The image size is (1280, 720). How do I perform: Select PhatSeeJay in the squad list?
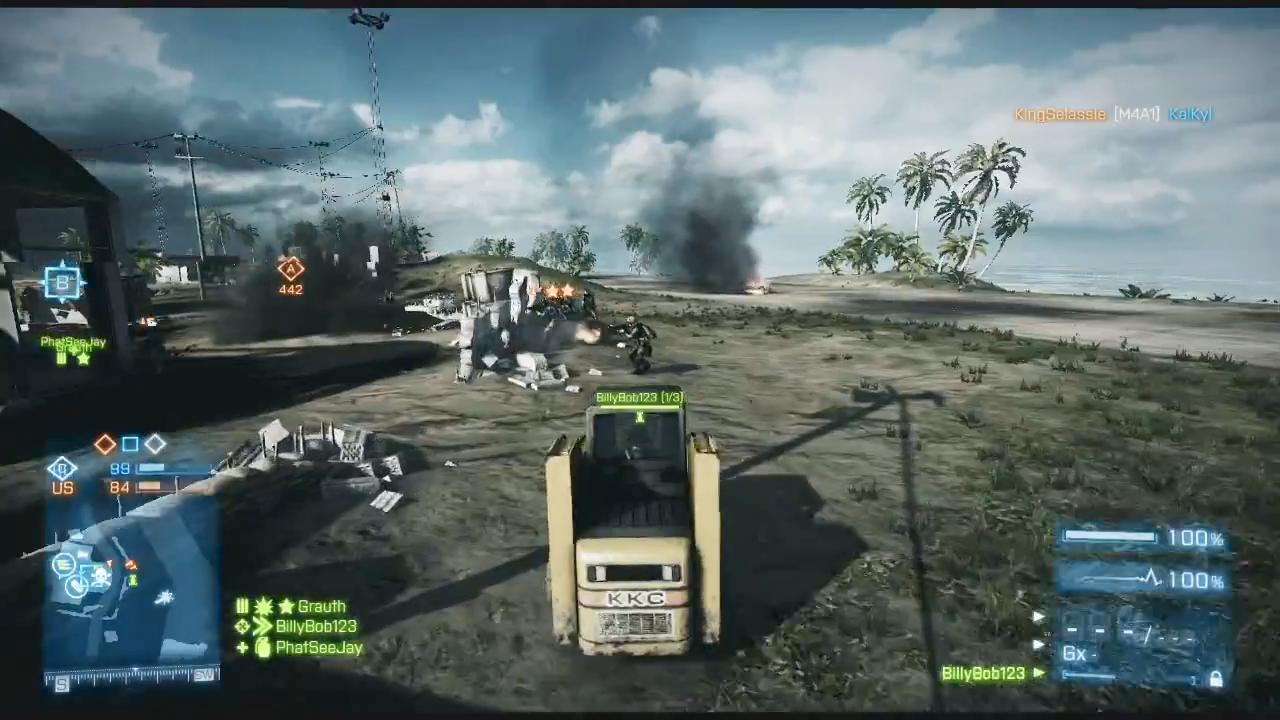coord(318,648)
